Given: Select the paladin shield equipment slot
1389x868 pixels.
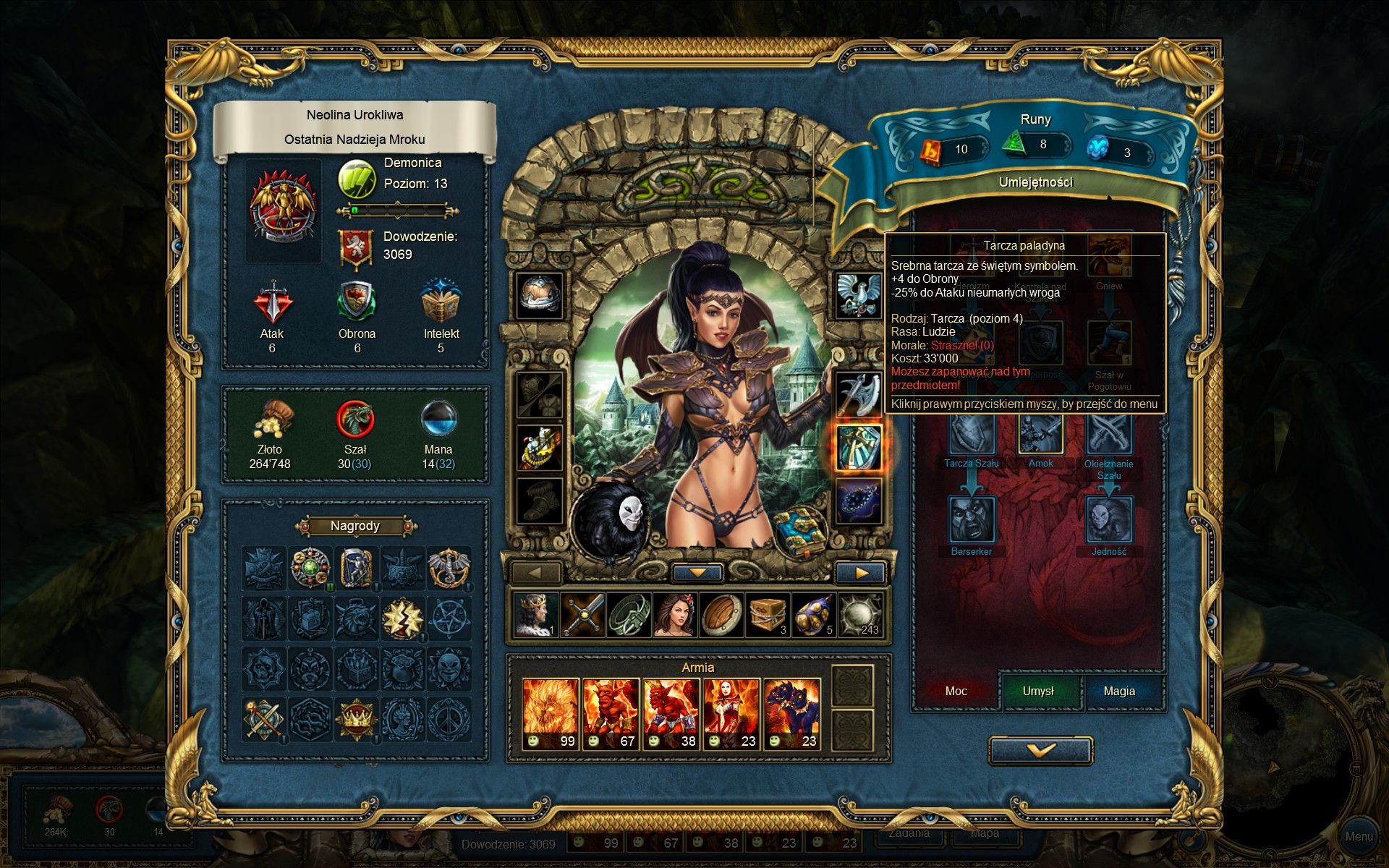Looking at the screenshot, I should [859, 448].
